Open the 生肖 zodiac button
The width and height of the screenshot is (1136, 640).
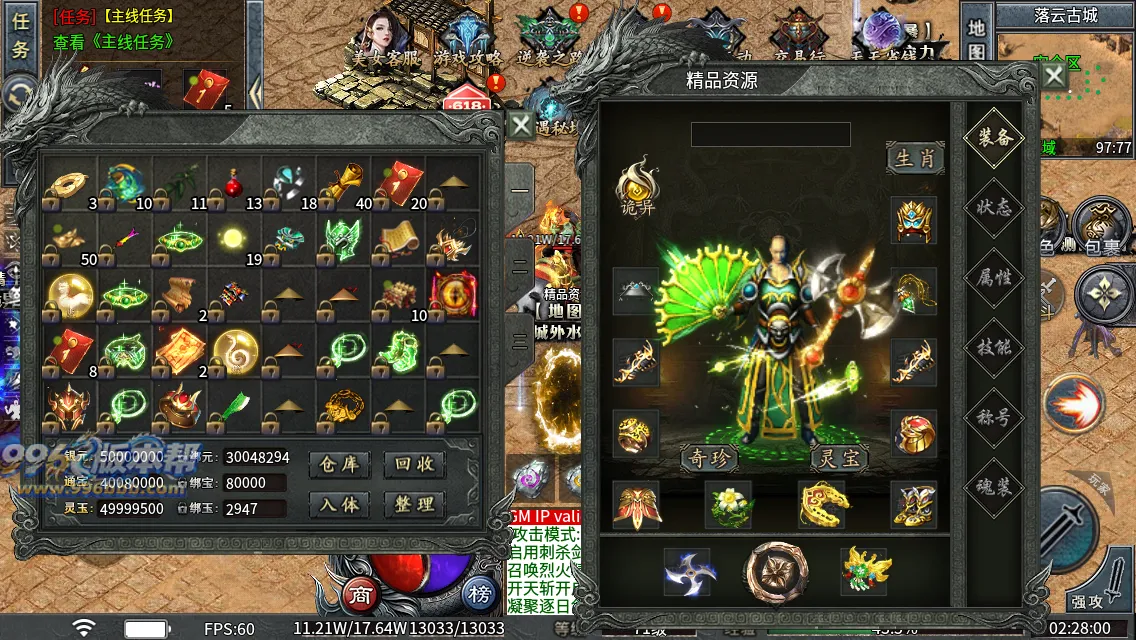915,158
